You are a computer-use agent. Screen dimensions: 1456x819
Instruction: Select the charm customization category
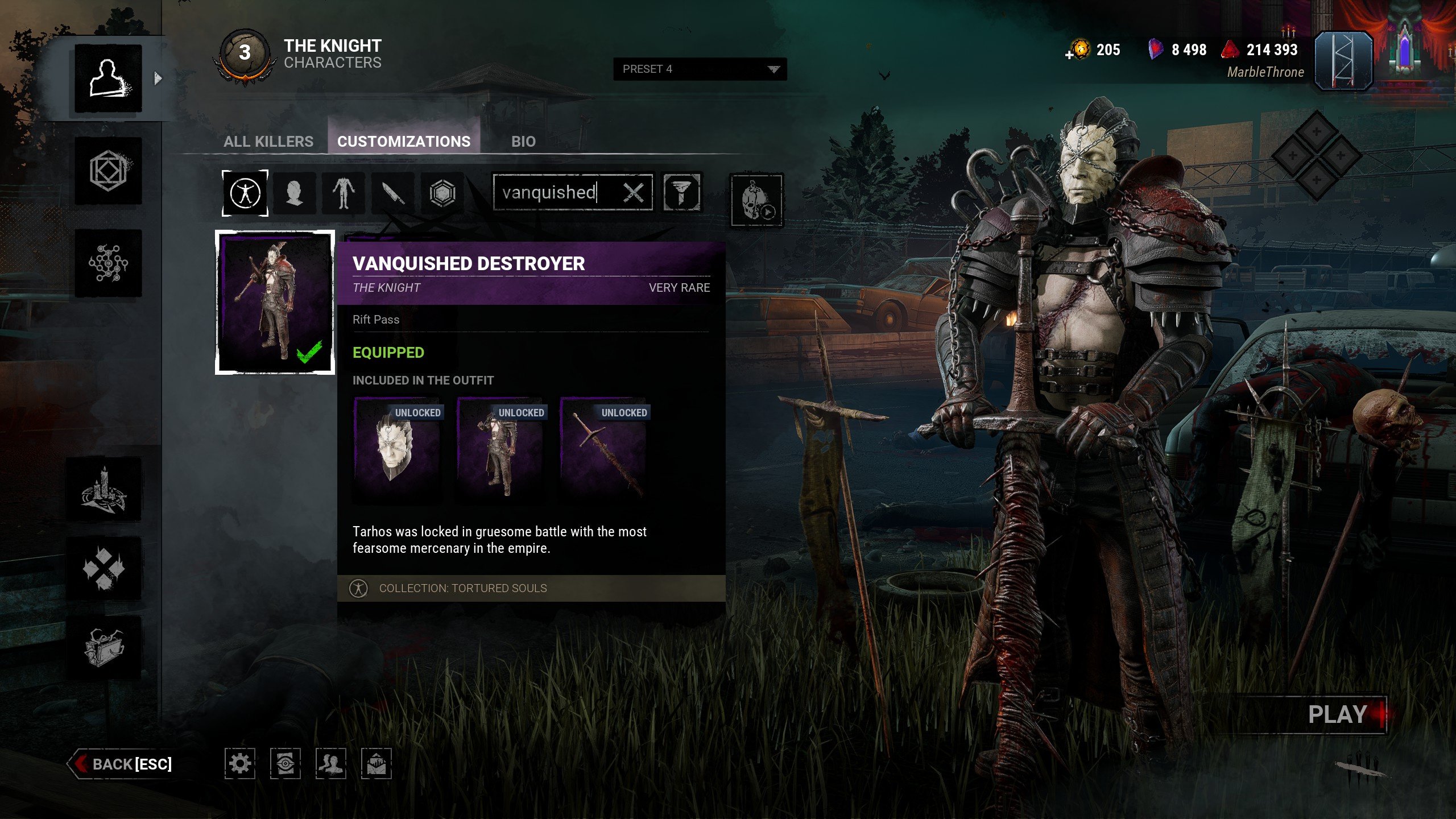(x=442, y=193)
